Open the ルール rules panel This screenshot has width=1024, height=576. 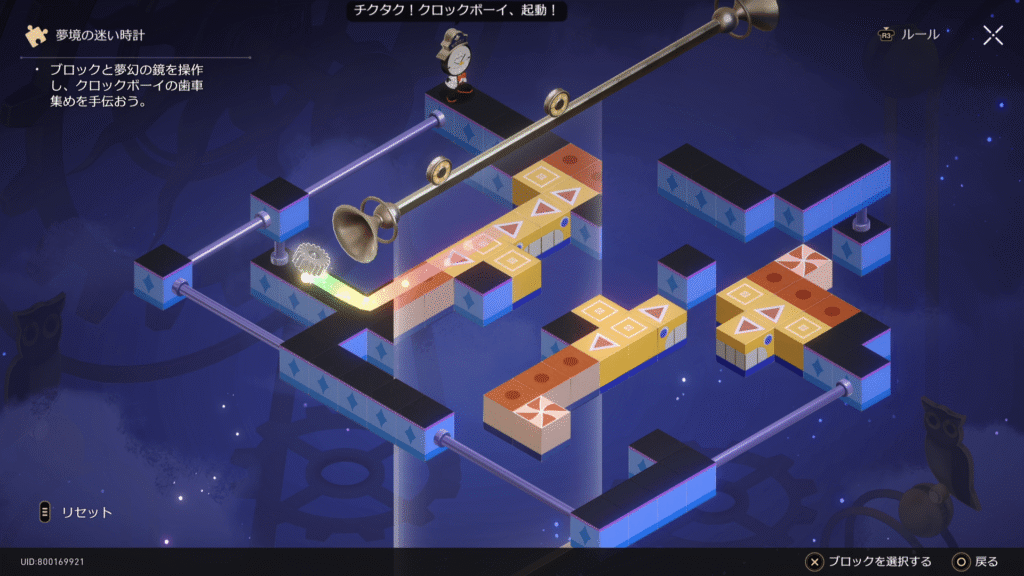(909, 35)
